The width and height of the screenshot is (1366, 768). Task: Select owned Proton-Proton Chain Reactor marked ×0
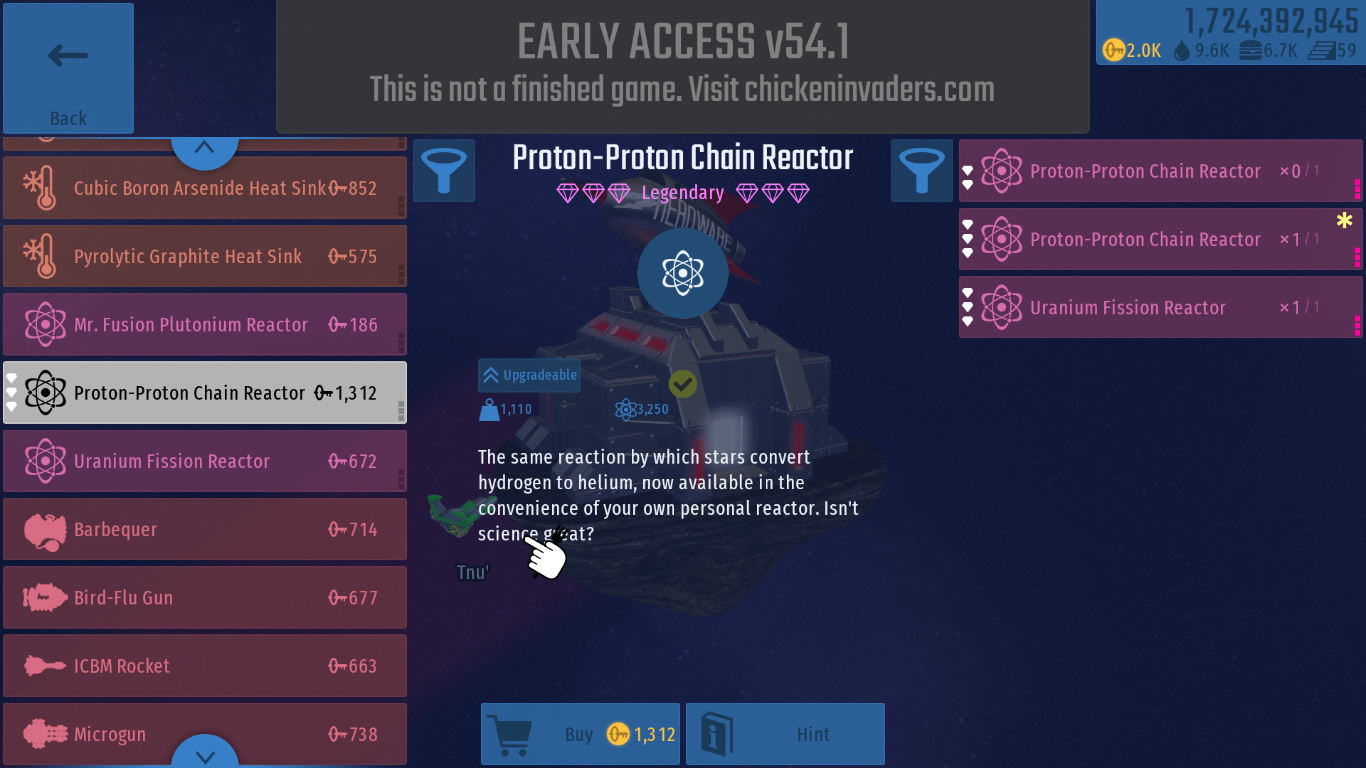click(x=1160, y=171)
